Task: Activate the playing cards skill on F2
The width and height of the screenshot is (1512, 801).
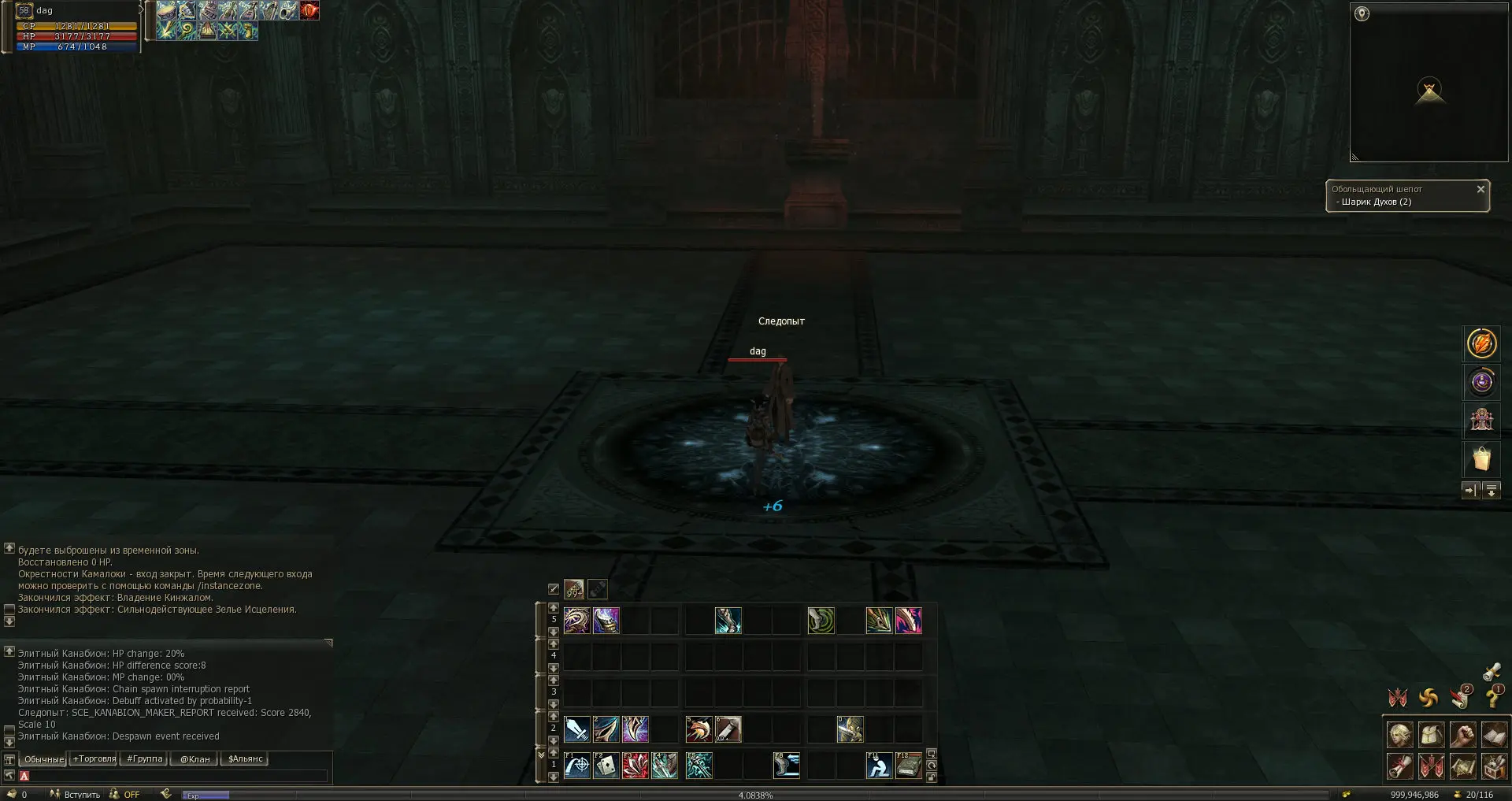Action: (x=606, y=766)
